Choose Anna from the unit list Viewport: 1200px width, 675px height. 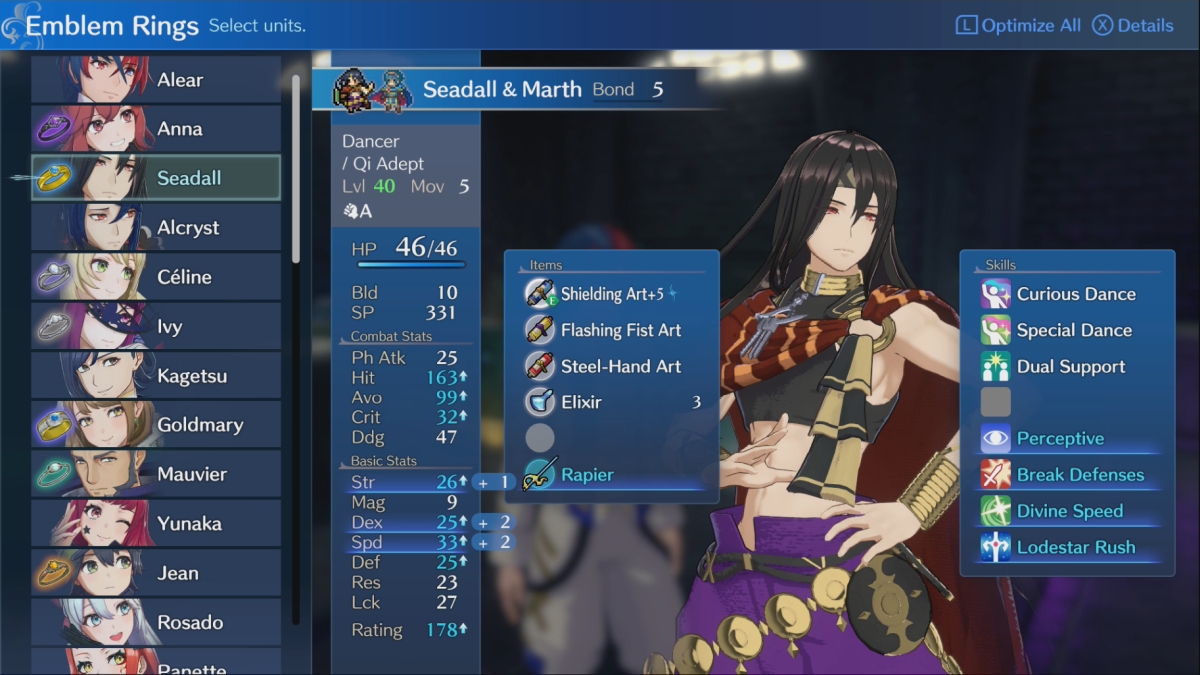point(156,129)
